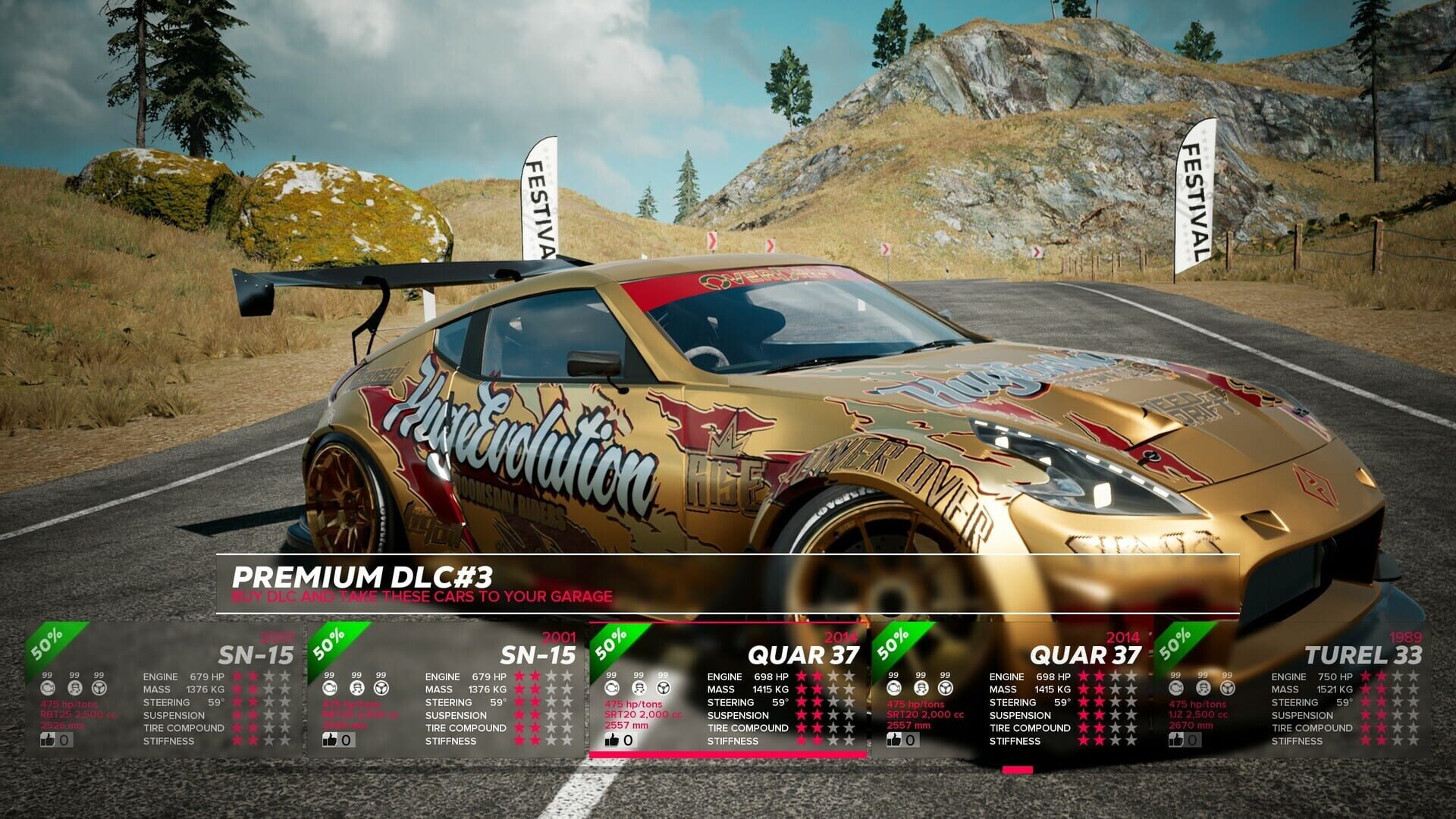The height and width of the screenshot is (819, 1456).
Task: Click thumbs-up on the highlighted QUAR 37 card
Action: 612,740
